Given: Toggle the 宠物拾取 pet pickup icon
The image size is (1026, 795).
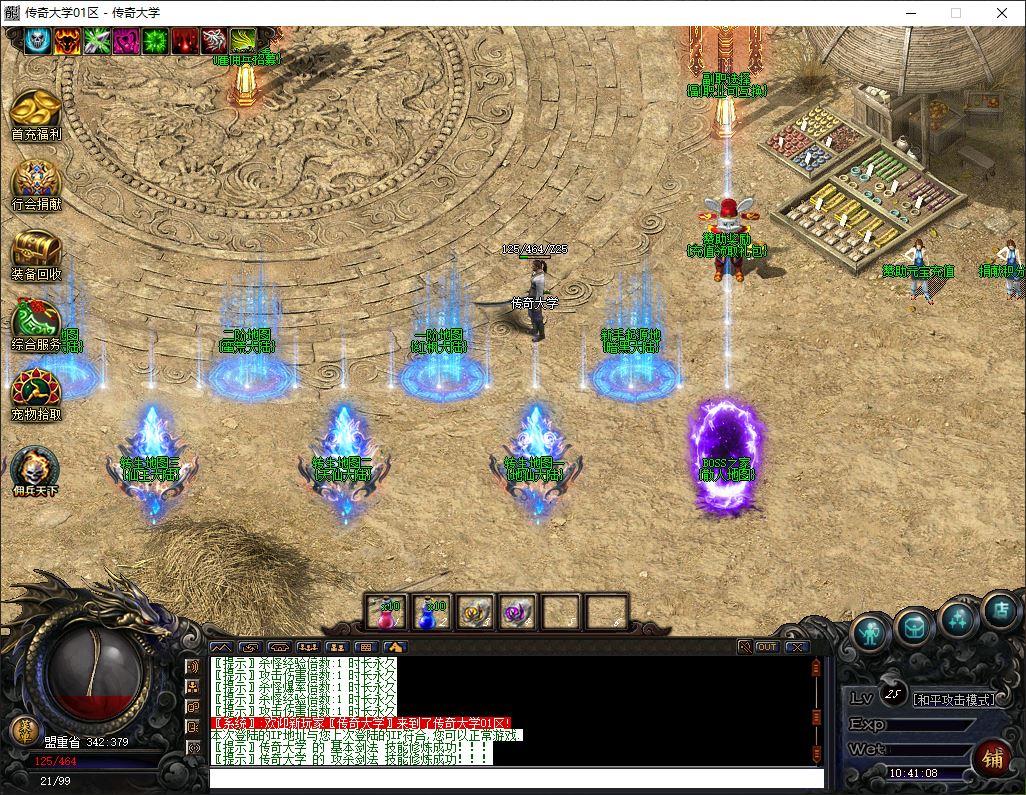Looking at the screenshot, I should click(36, 391).
